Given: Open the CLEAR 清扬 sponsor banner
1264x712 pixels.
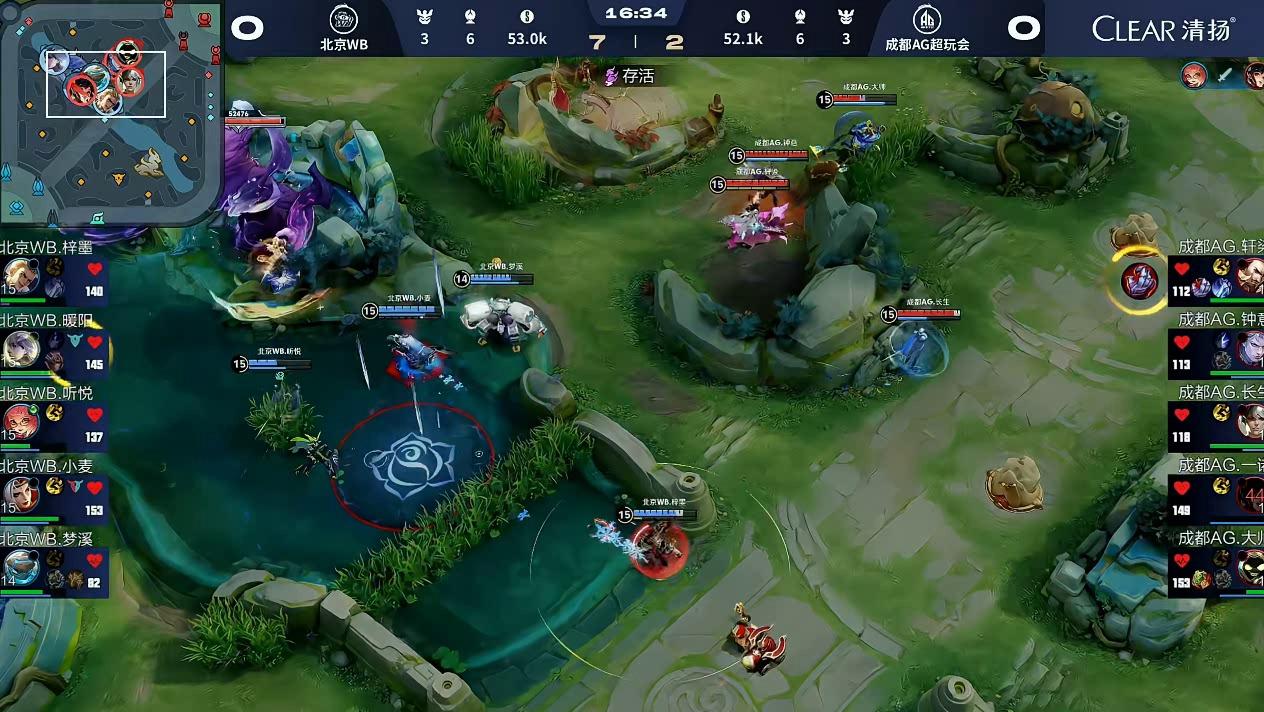Looking at the screenshot, I should [1163, 28].
